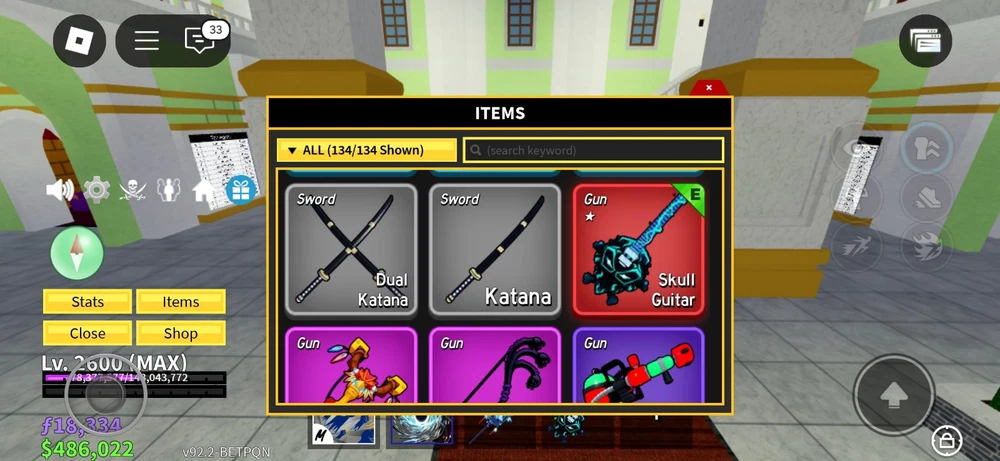Choose the equipped Skull Guitar gun
Viewport: 1000px width, 461px height.
[638, 249]
